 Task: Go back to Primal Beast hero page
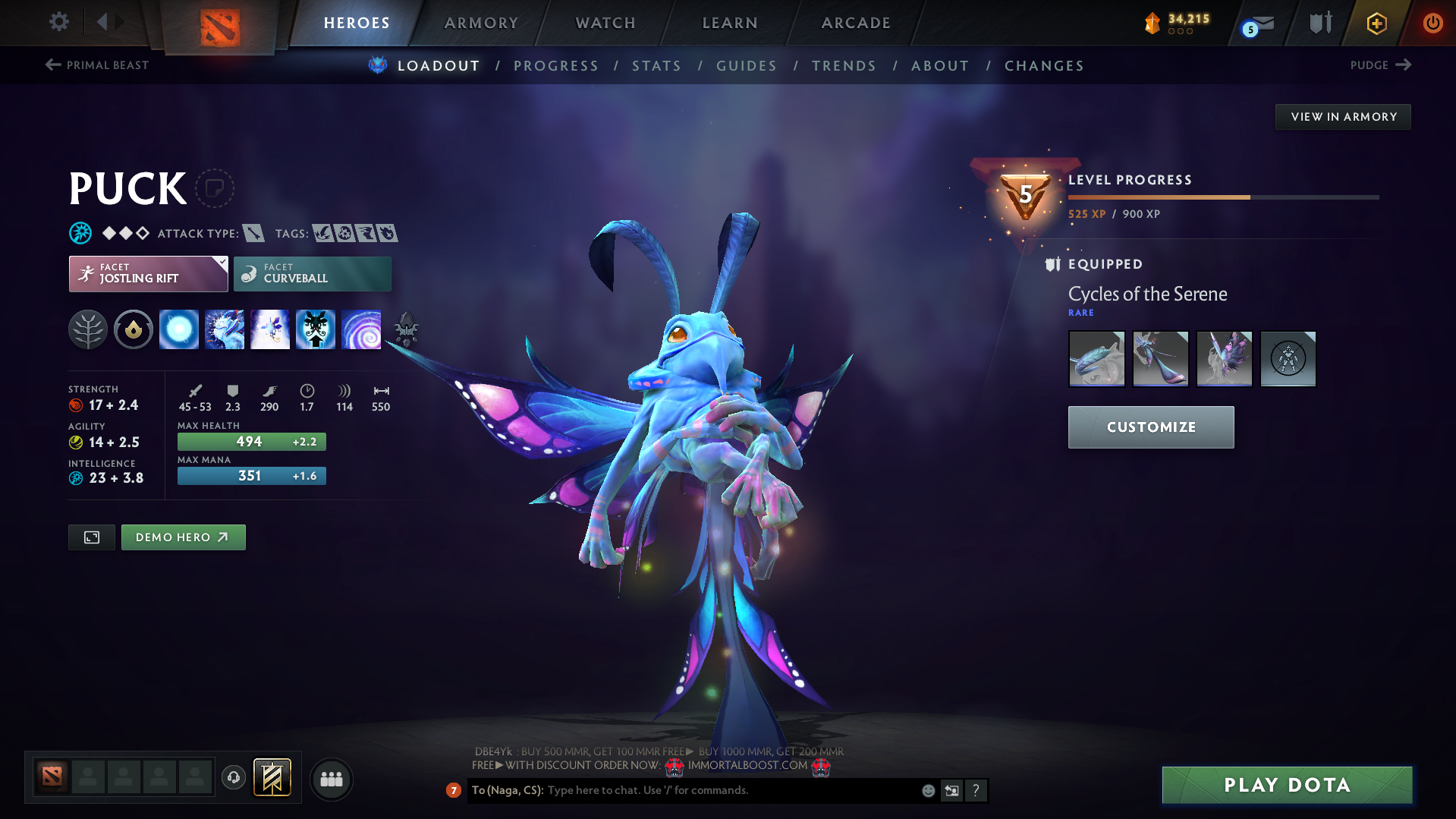point(96,65)
